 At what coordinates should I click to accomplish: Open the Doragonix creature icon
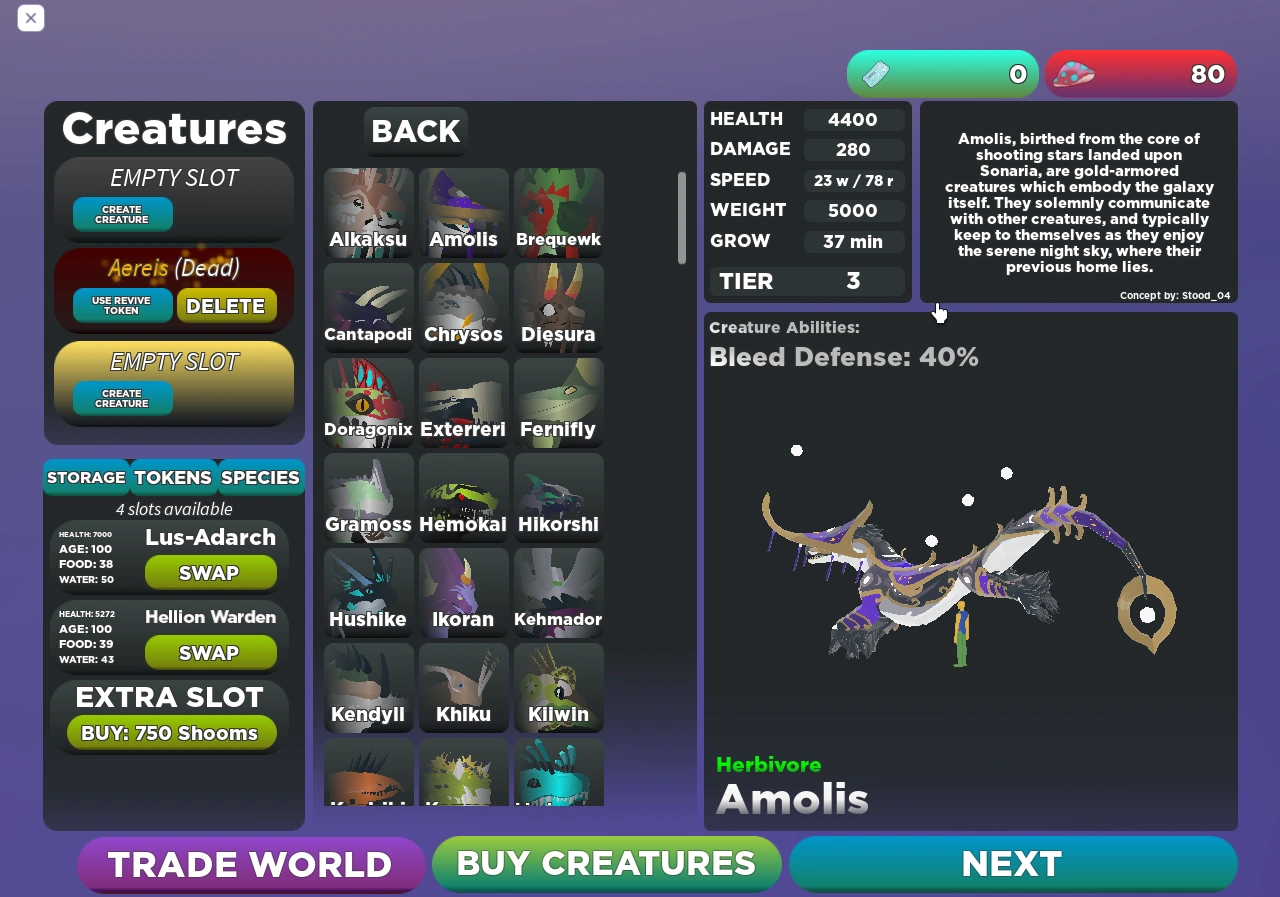pyautogui.click(x=368, y=402)
